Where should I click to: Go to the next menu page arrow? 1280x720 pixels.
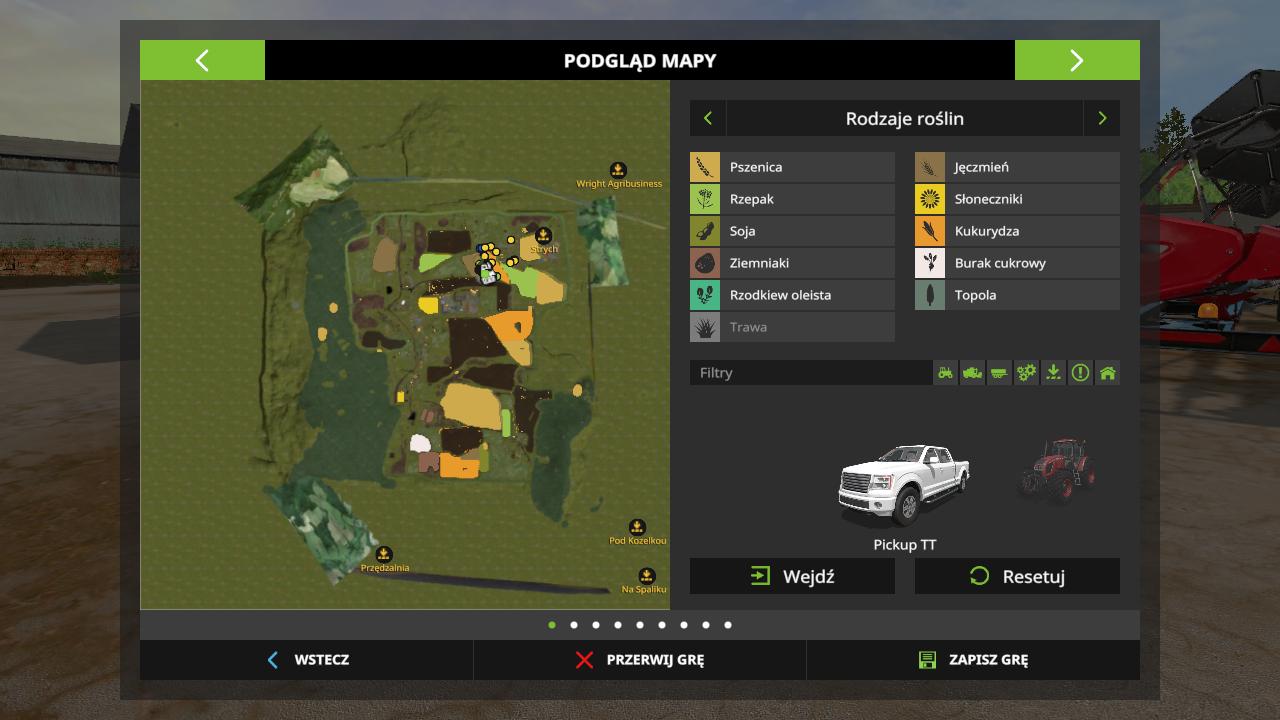pyautogui.click(x=1076, y=60)
